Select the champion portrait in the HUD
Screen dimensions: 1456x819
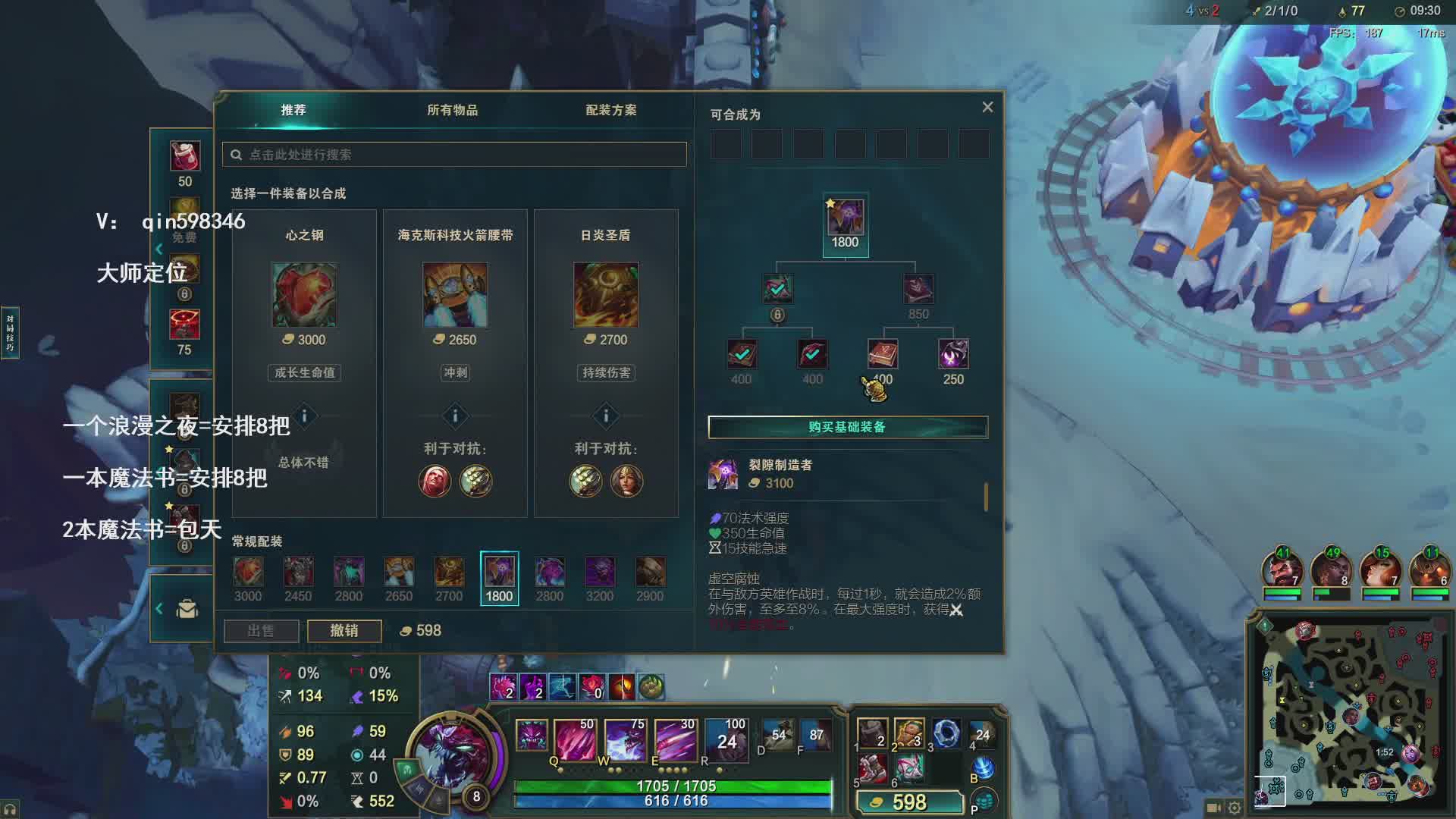click(x=455, y=750)
